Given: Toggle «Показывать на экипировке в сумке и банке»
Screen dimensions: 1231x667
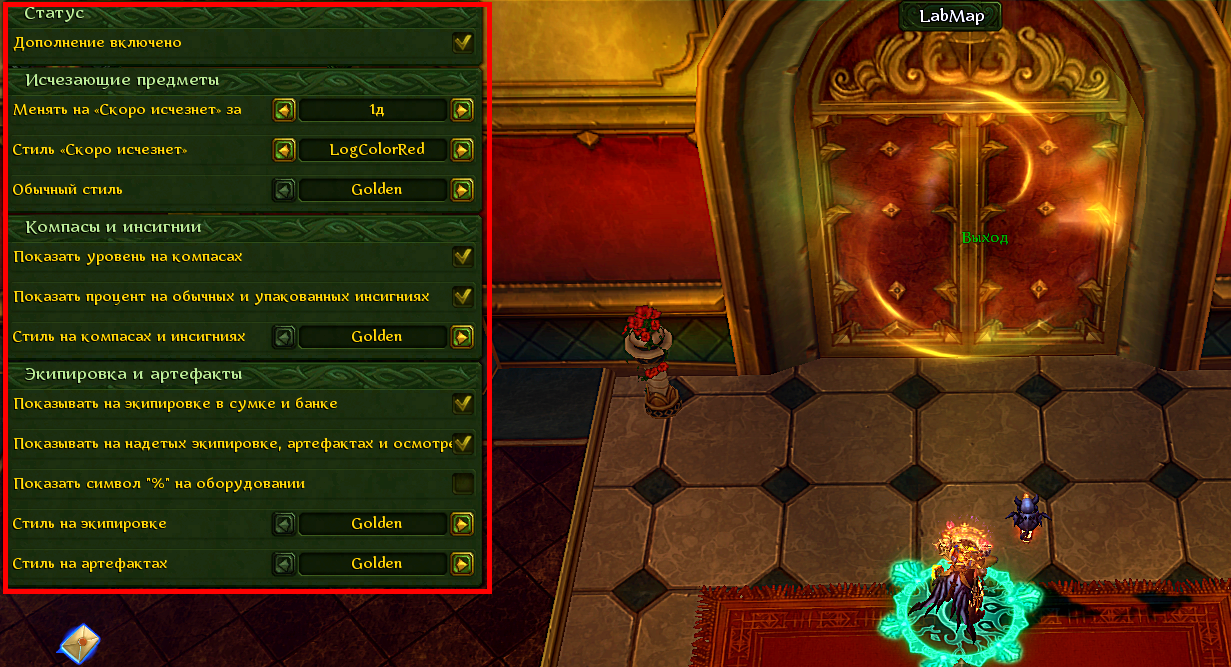Looking at the screenshot, I should click(462, 403).
